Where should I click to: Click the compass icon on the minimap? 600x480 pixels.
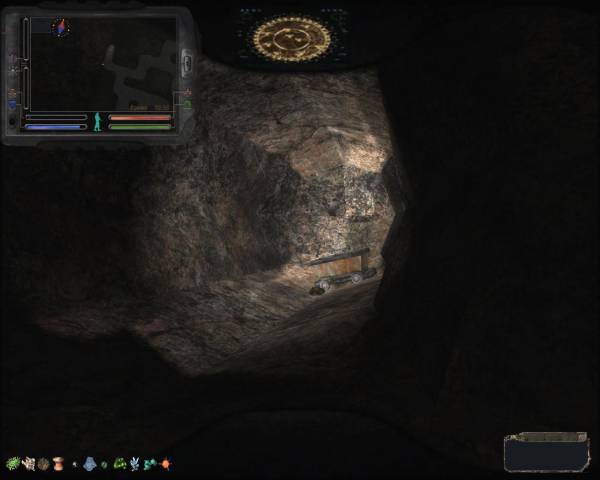pyautogui.click(x=58, y=26)
